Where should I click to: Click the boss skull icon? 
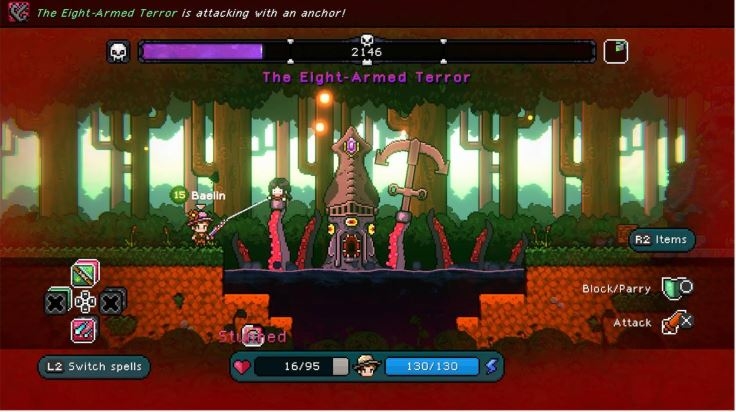119,52
